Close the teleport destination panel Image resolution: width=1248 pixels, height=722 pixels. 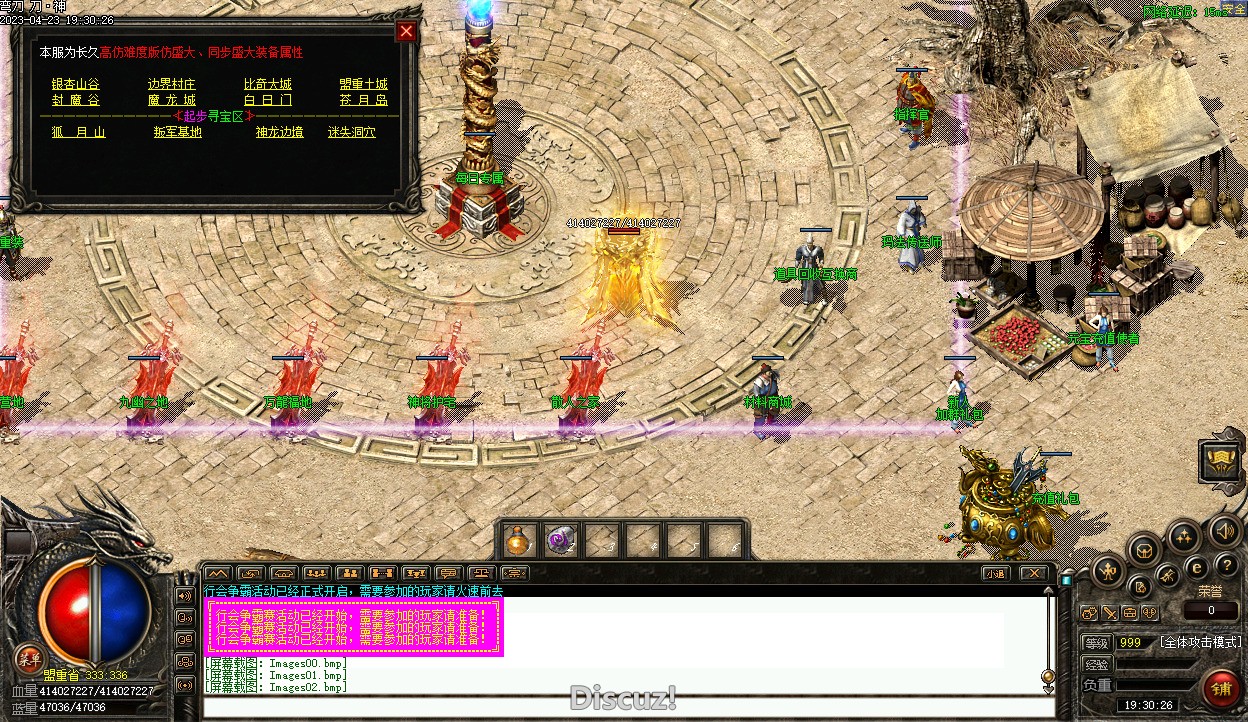coord(406,31)
